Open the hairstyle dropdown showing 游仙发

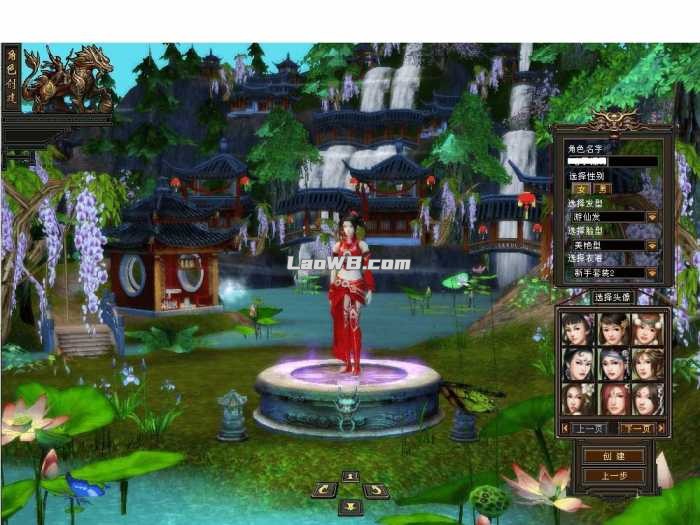[x=651, y=216]
